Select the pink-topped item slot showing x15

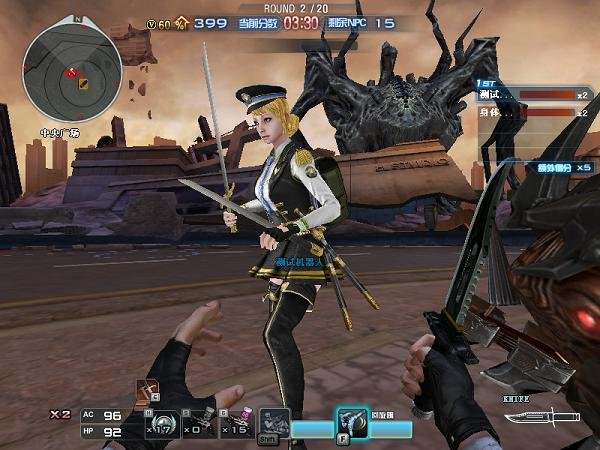[x=236, y=421]
